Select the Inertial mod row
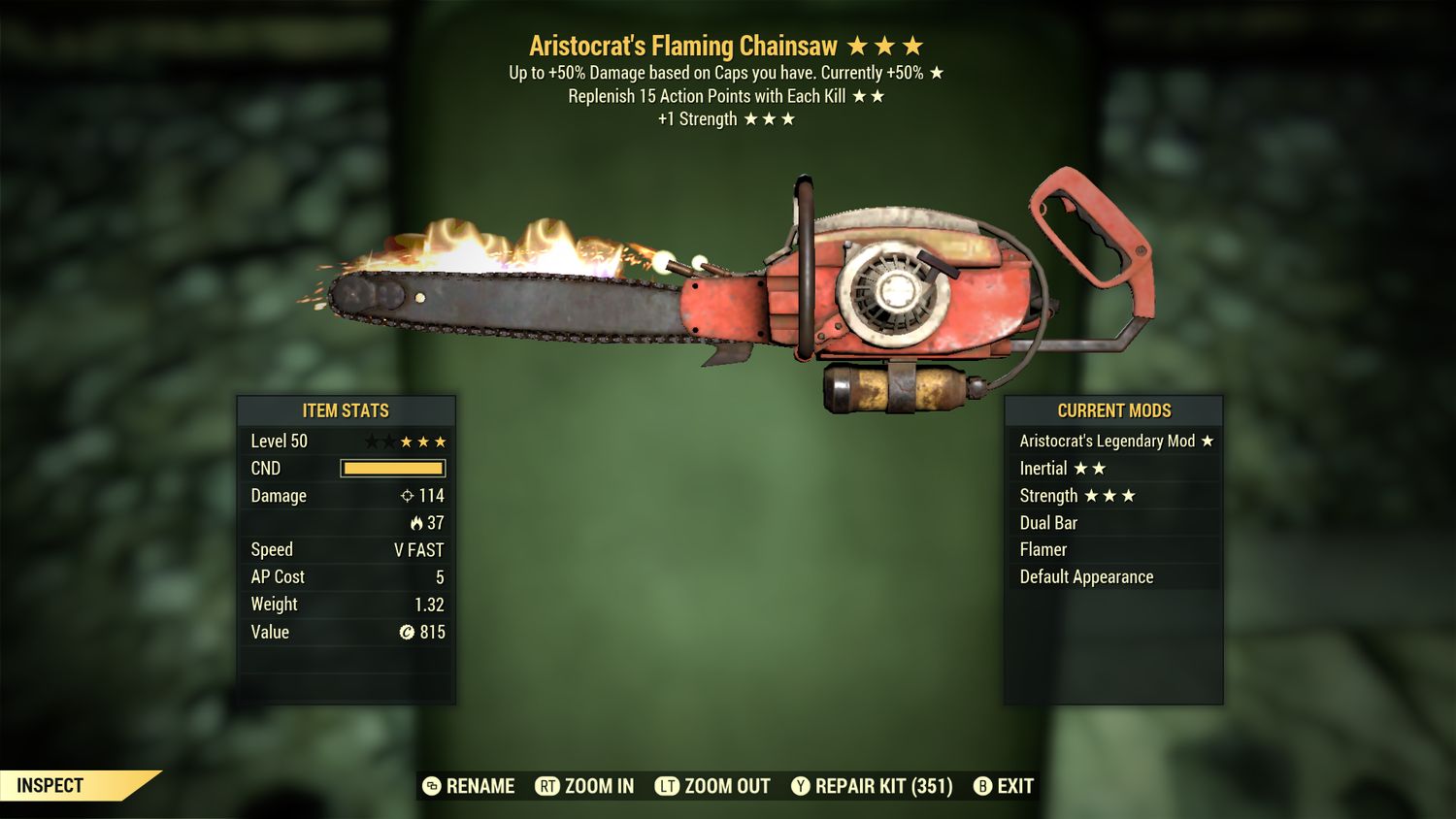1456x819 pixels. click(1114, 469)
